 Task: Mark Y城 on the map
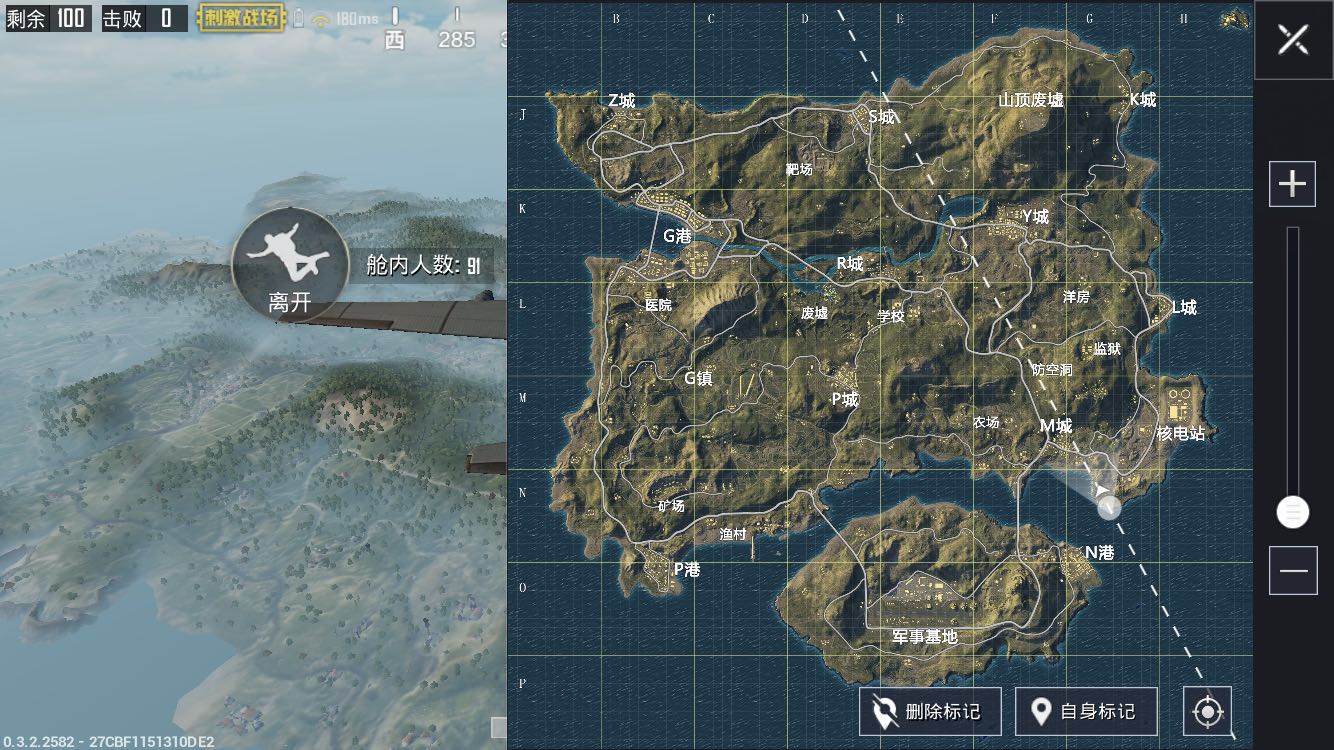(x=1035, y=216)
